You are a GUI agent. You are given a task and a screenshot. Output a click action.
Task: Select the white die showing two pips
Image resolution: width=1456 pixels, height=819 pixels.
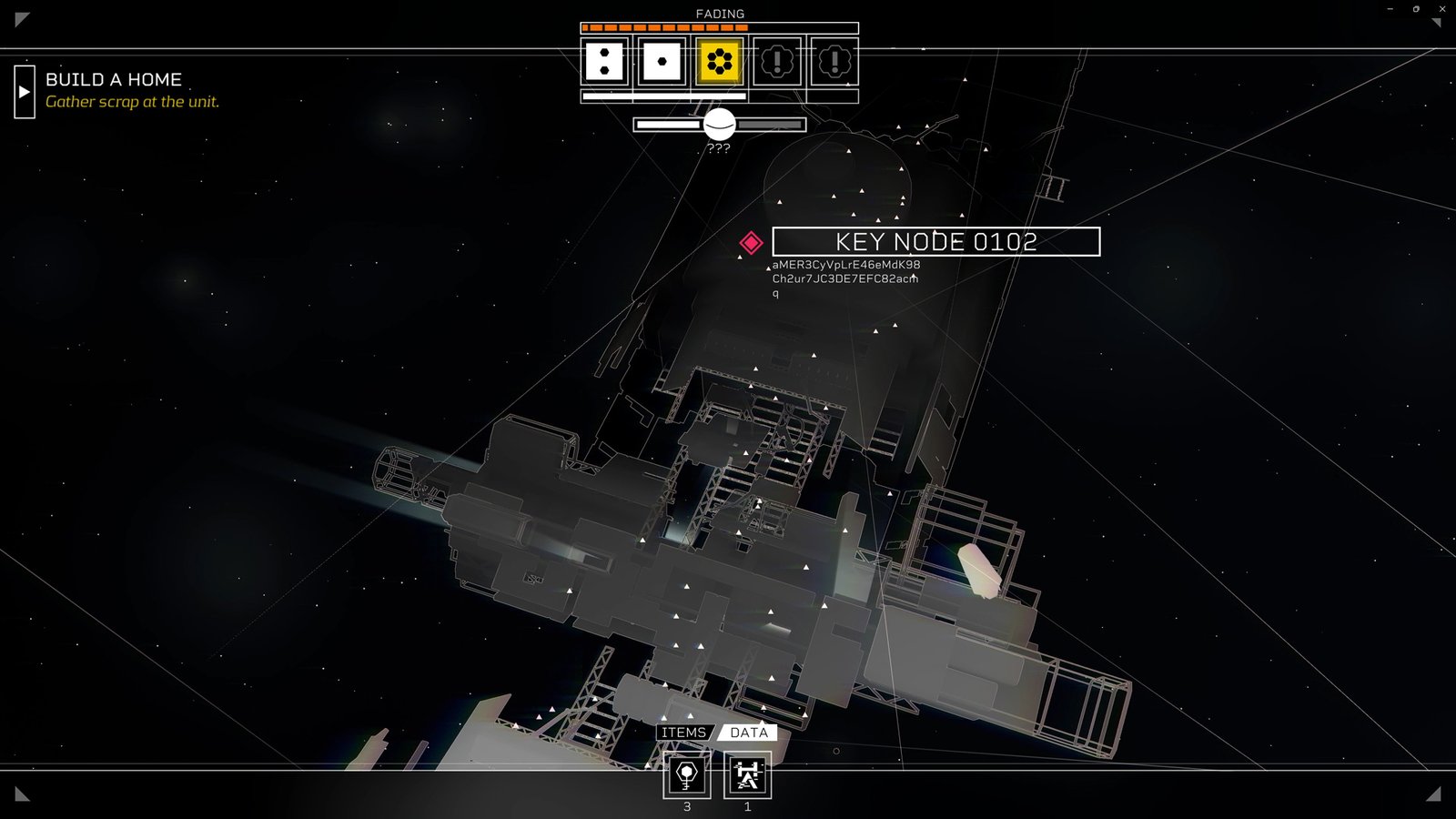coord(604,62)
